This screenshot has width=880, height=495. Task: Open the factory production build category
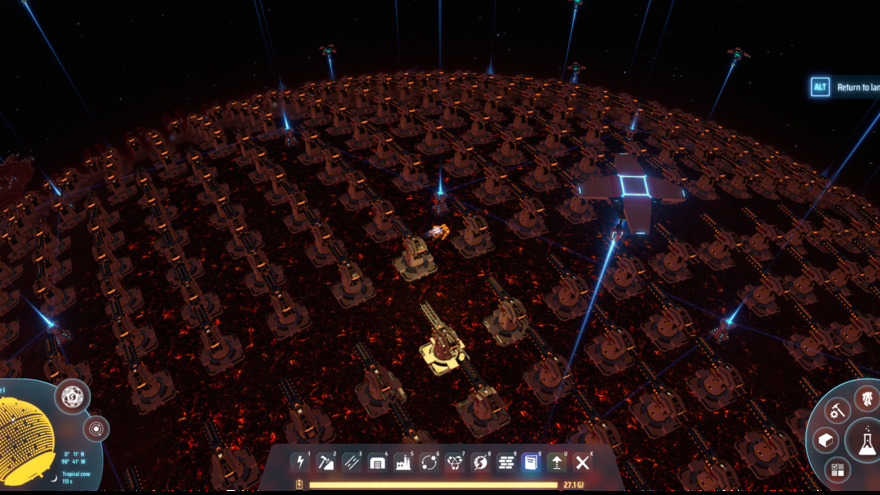click(x=404, y=461)
